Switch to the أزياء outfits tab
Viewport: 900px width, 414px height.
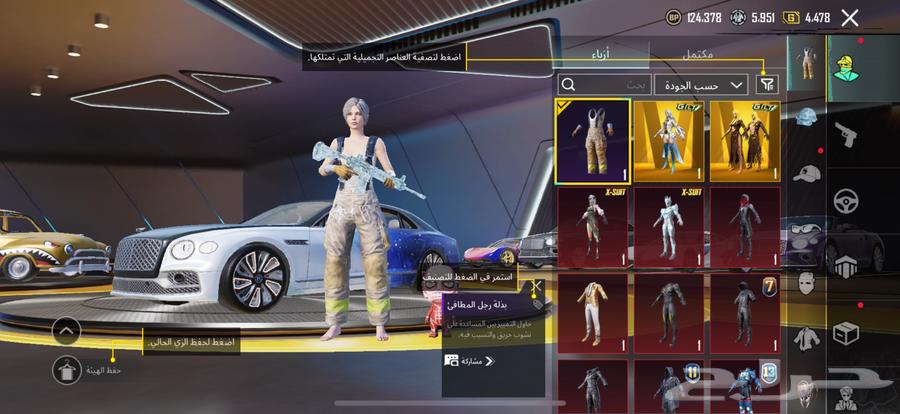point(604,54)
